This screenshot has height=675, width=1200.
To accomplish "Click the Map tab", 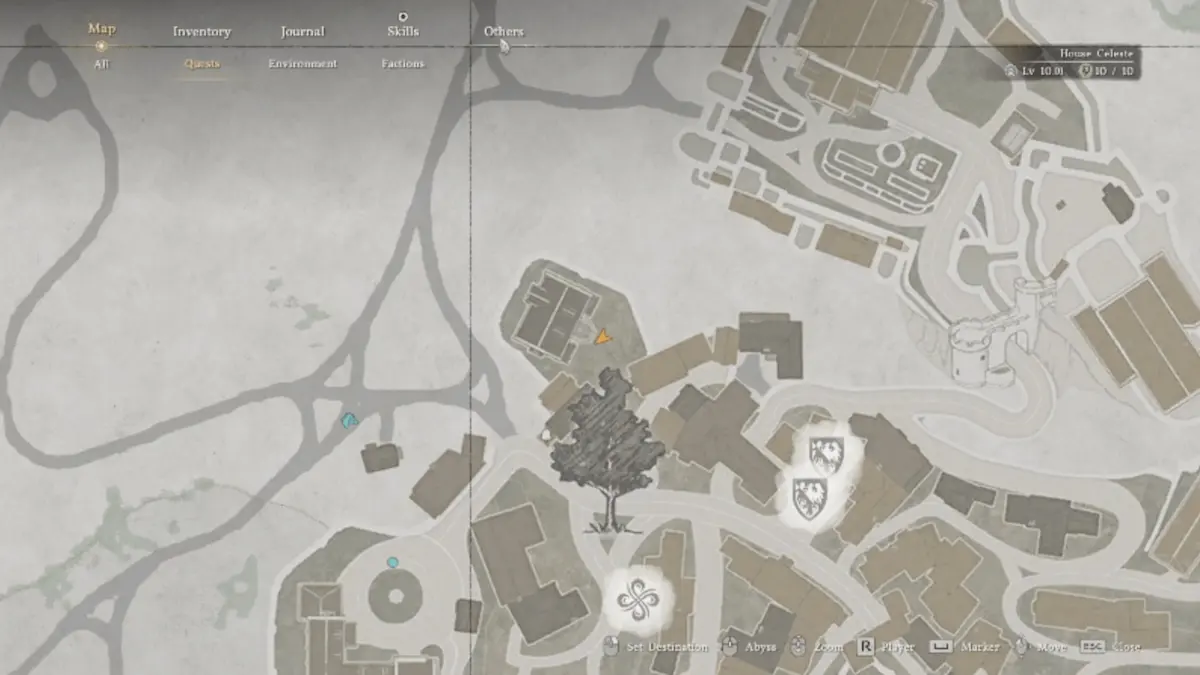I will point(101,30).
